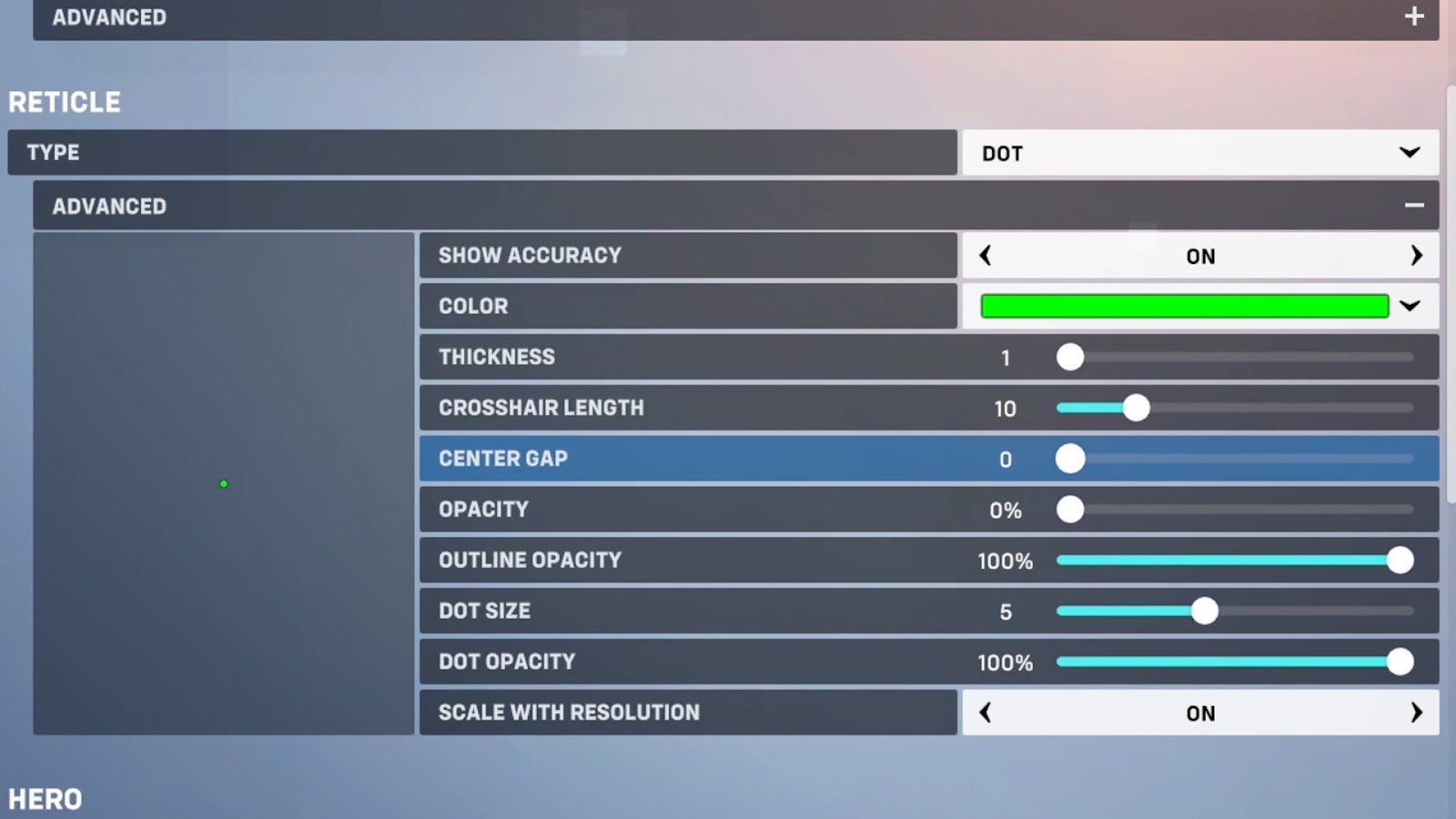Set the Opacity slider handle

pyautogui.click(x=1070, y=510)
